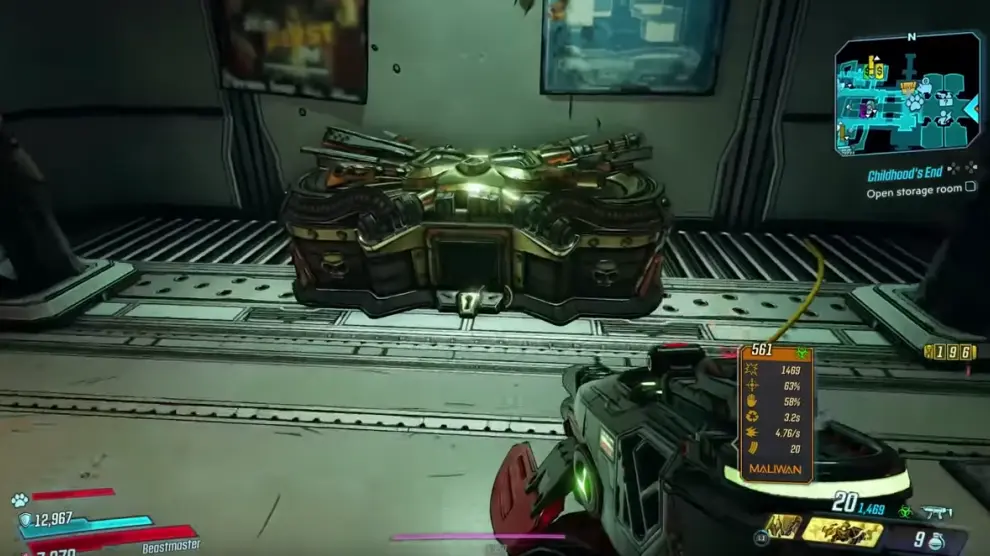Activate the small yellow skill icon
Screen dimensions: 990x556
784,526
